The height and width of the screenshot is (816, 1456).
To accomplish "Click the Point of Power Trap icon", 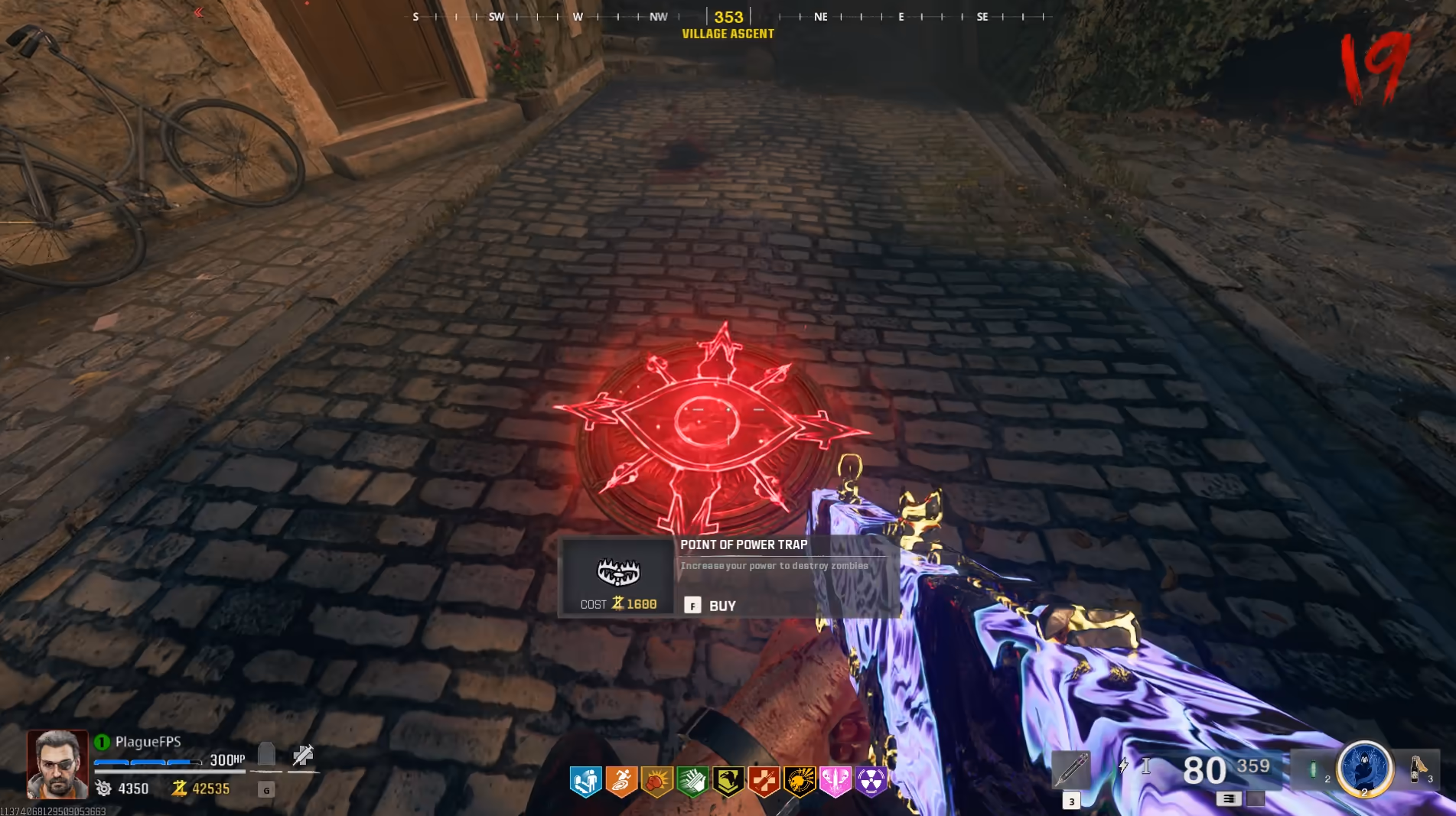I will tap(618, 571).
